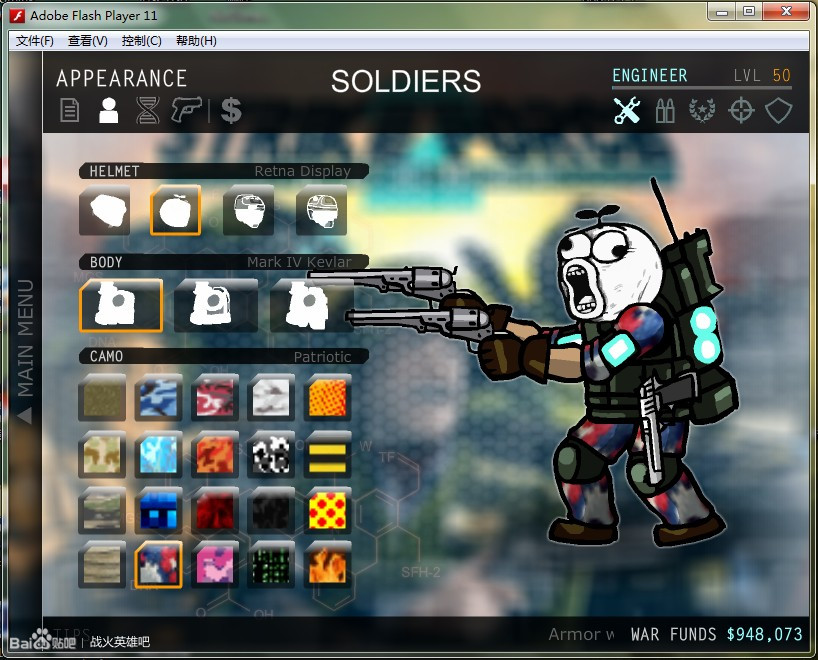The height and width of the screenshot is (660, 818).
Task: Select the apple-shaped helmet option
Action: 175,209
